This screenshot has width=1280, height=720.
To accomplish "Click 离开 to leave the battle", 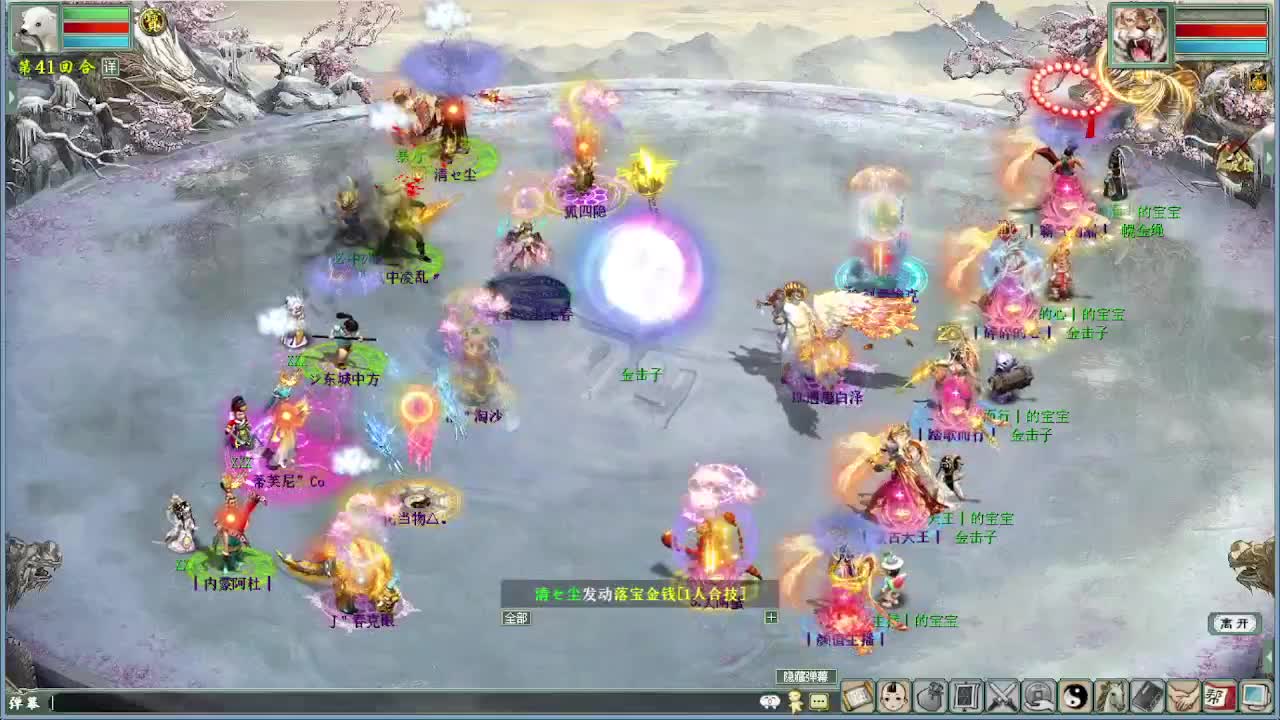I will click(1233, 623).
